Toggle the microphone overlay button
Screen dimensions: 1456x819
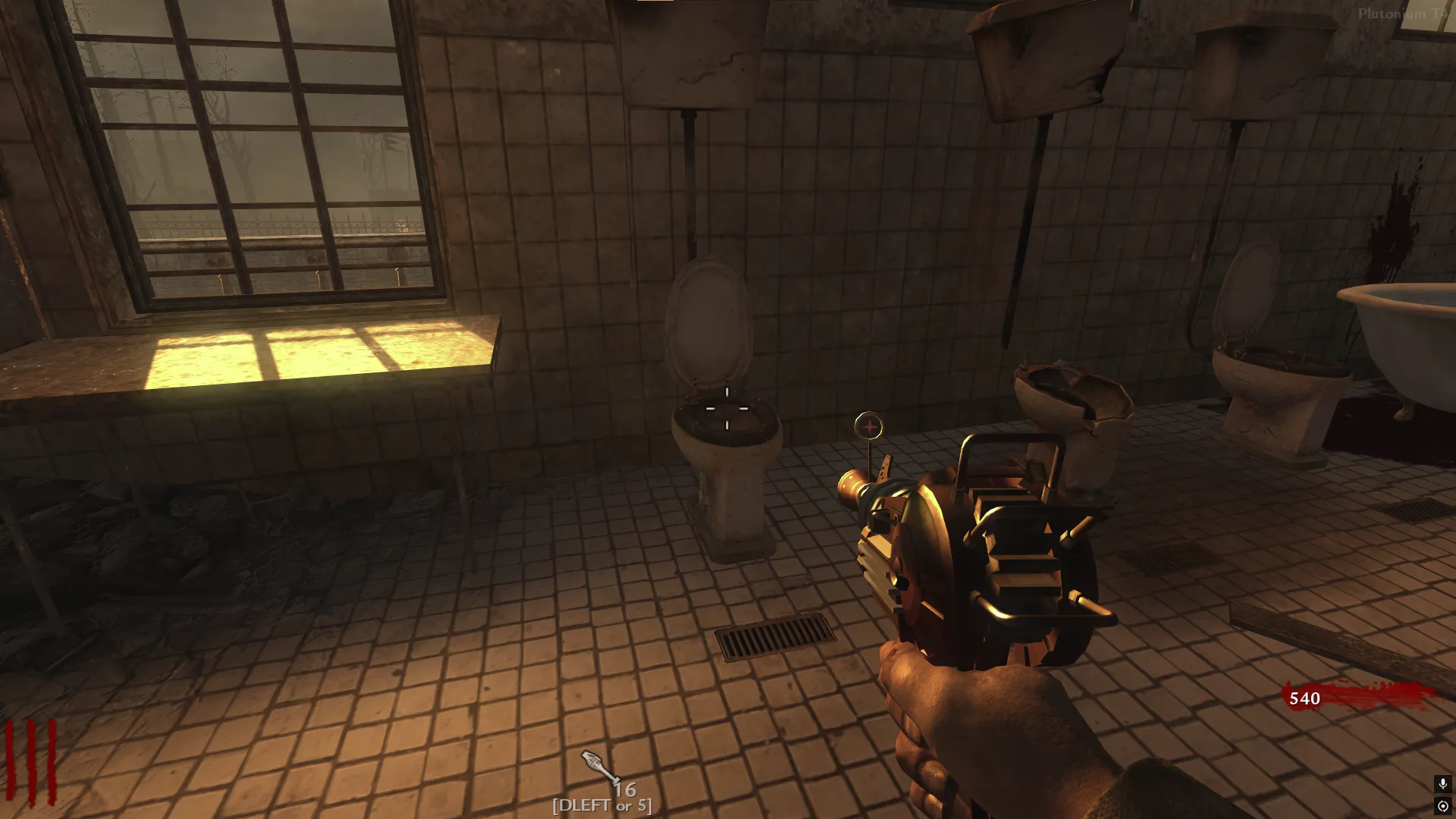(x=1442, y=784)
